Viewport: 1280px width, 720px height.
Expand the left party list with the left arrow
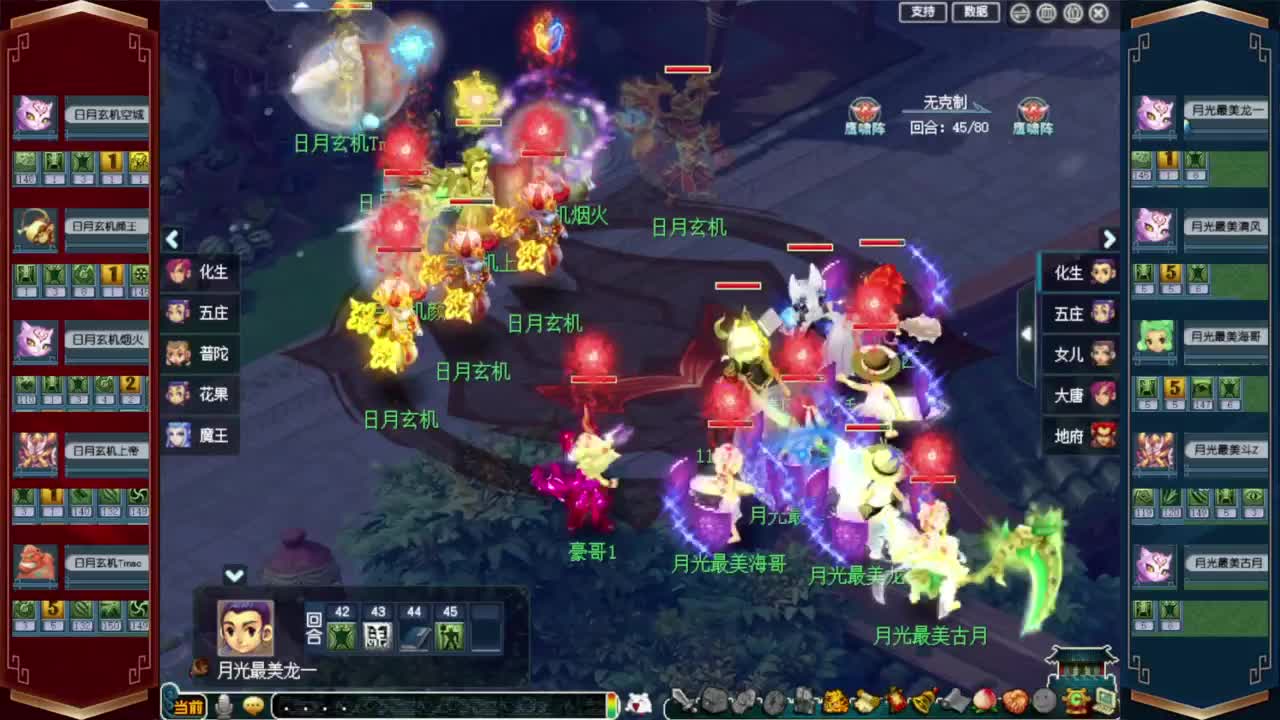coord(172,240)
